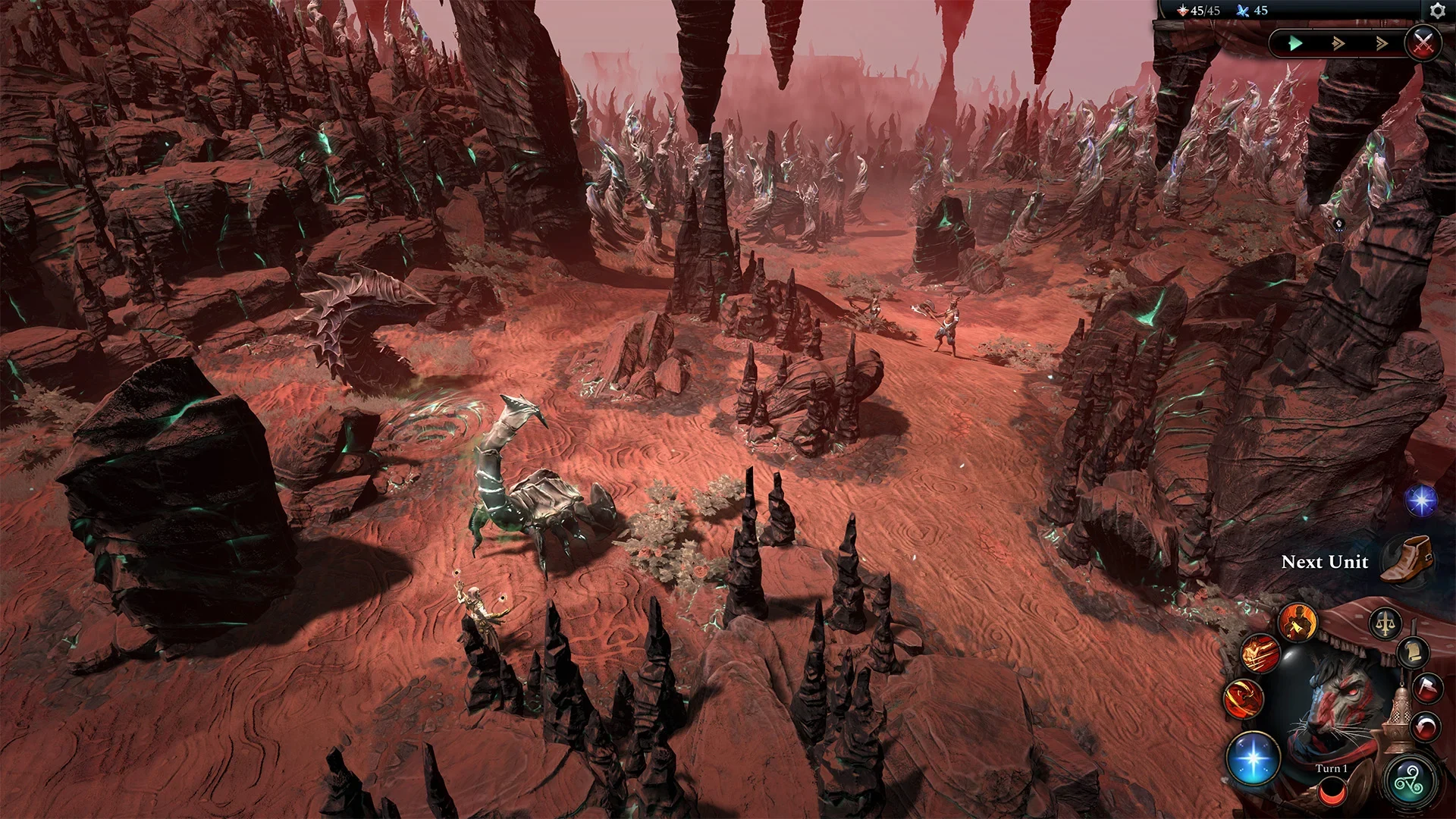Open the settings gear menu

[x=1437, y=11]
